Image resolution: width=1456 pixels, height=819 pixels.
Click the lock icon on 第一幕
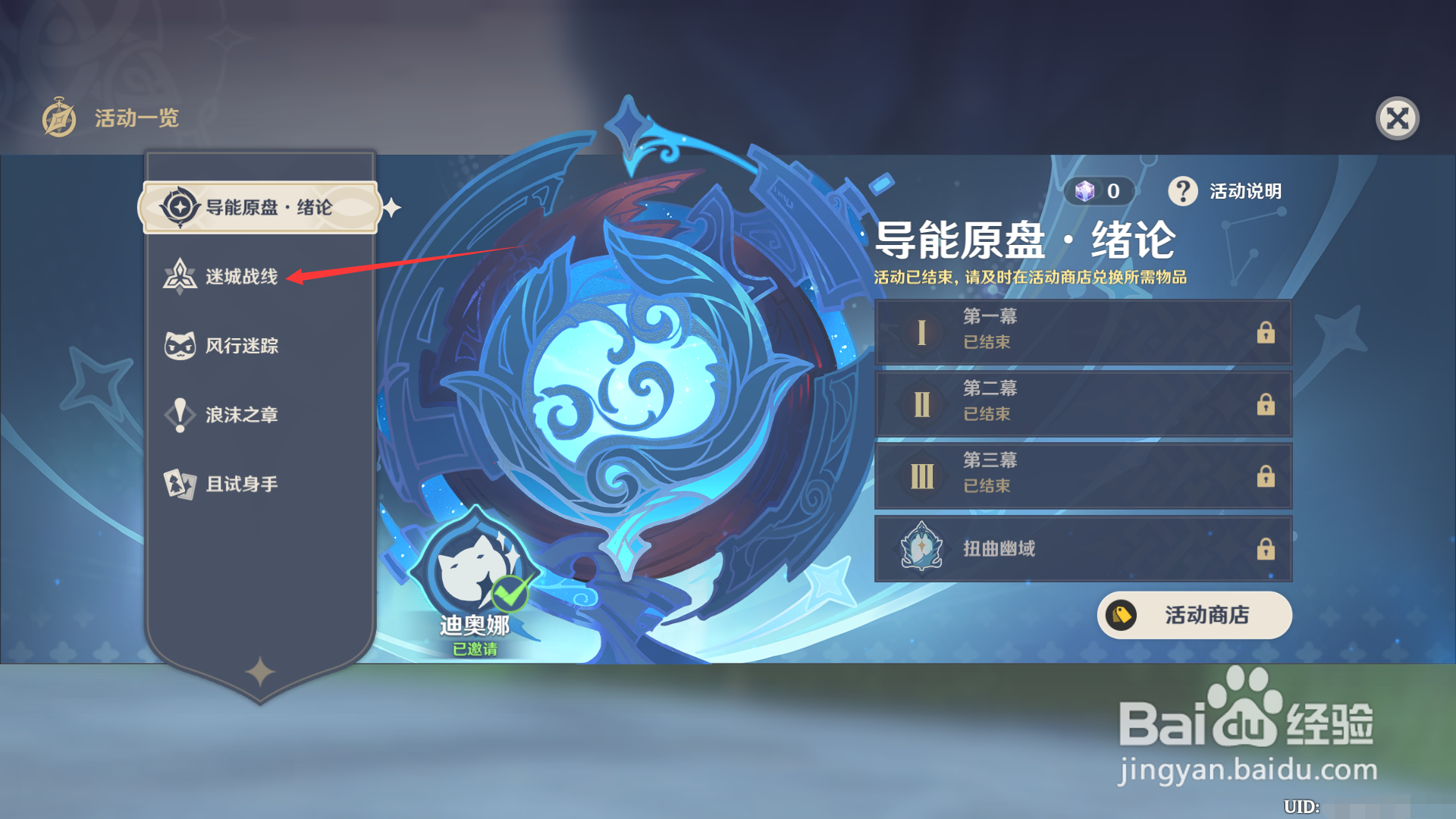[x=1266, y=333]
